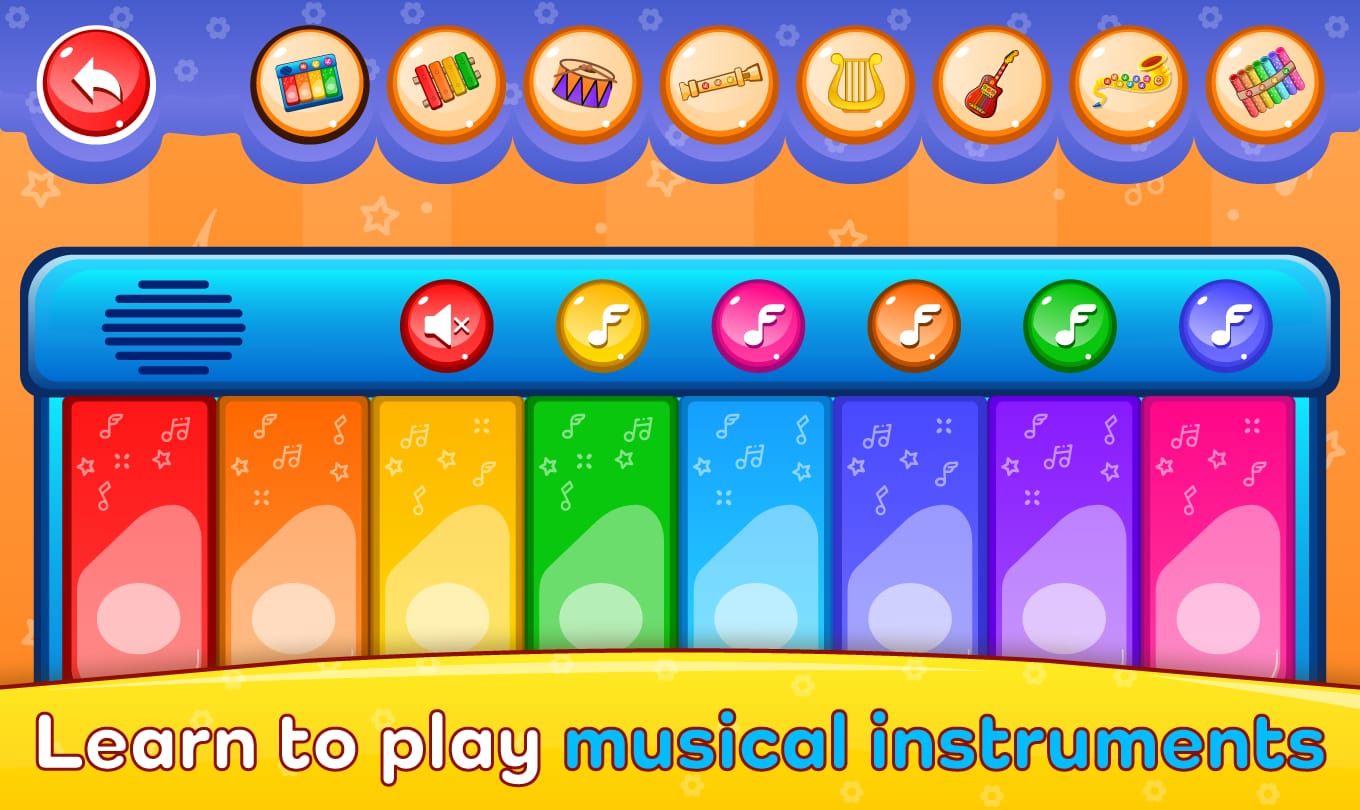Mute the sound with the speaker button
1360x810 pixels.
(446, 324)
